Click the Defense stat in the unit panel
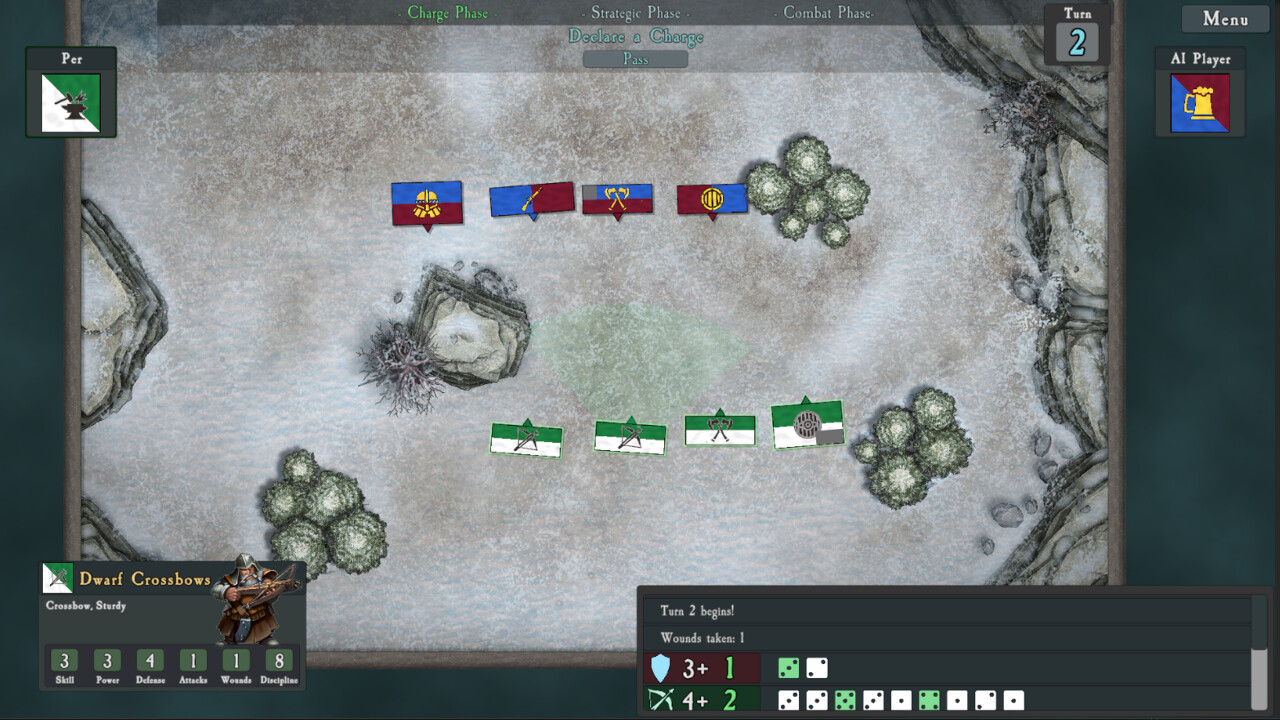This screenshot has height=720, width=1280. [x=150, y=662]
